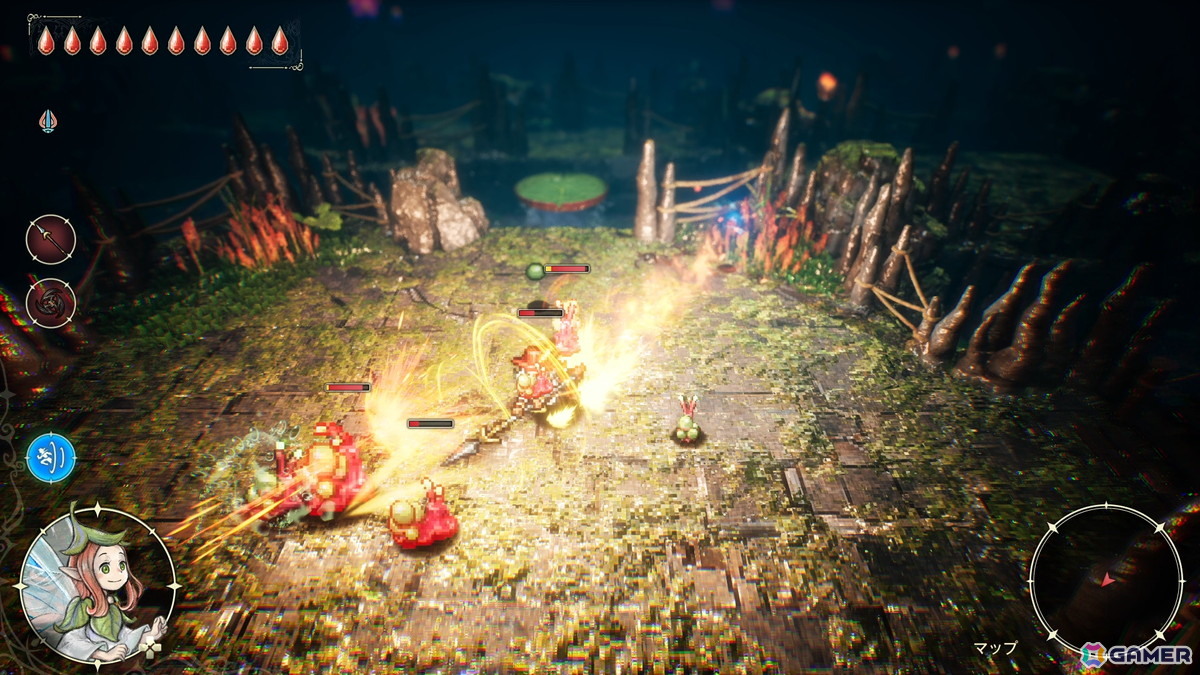The width and height of the screenshot is (1200, 675).
Task: Activate the dark swirl skill icon
Action: (50, 303)
